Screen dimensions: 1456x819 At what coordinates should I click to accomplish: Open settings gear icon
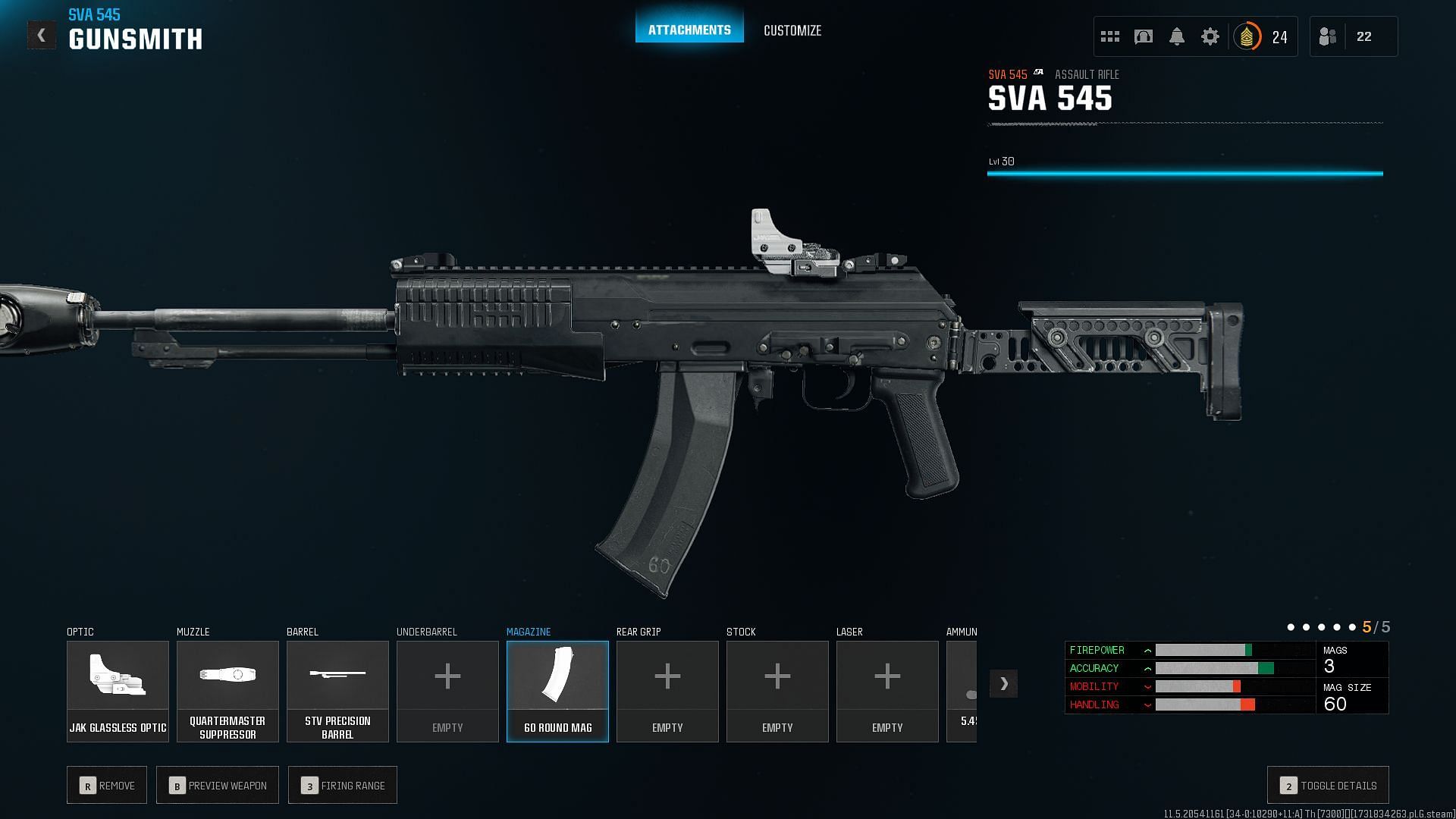(x=1210, y=36)
